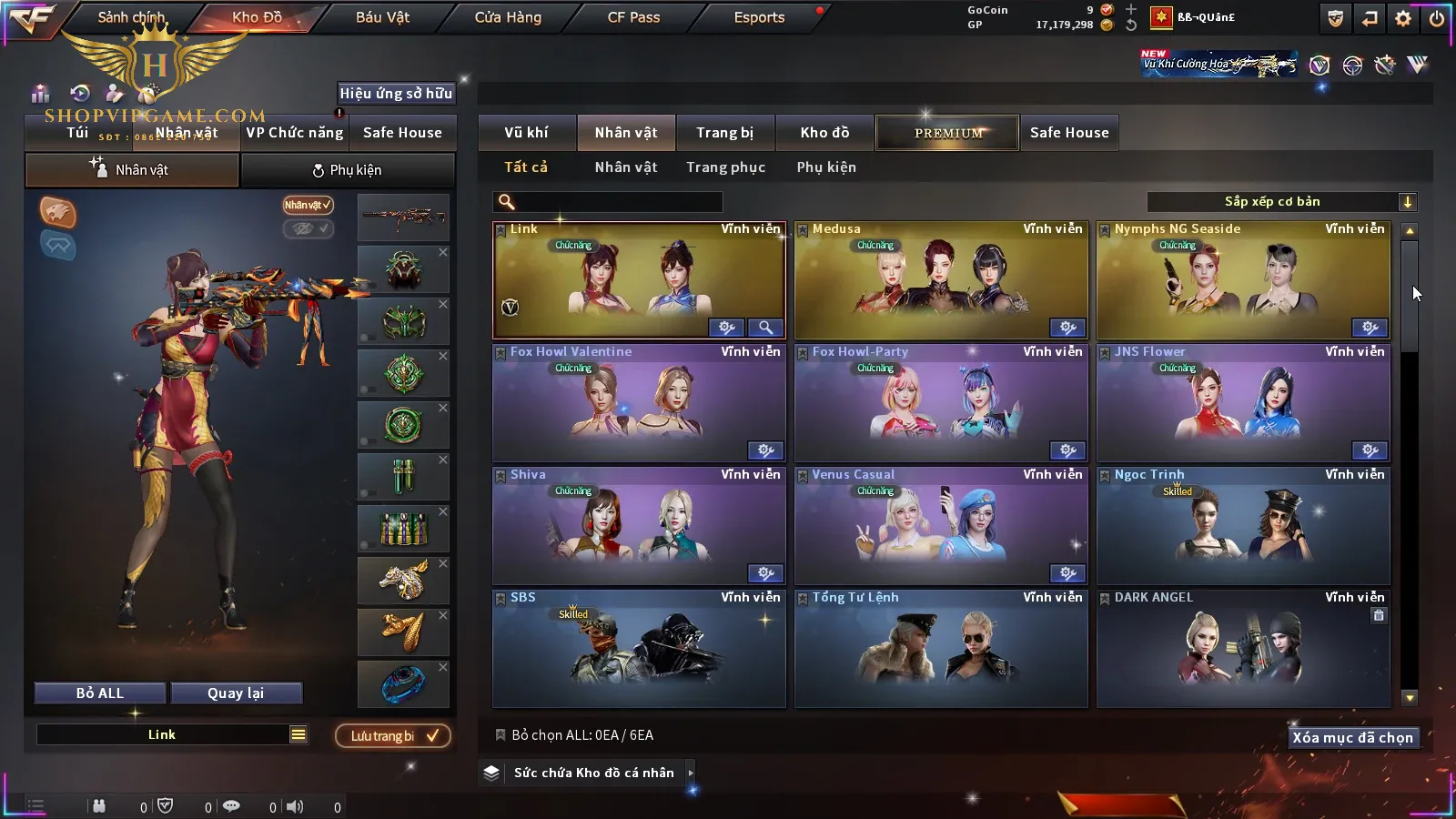Screen dimensions: 1456x819
Task: Click the Quay lại button
Action: (x=236, y=693)
